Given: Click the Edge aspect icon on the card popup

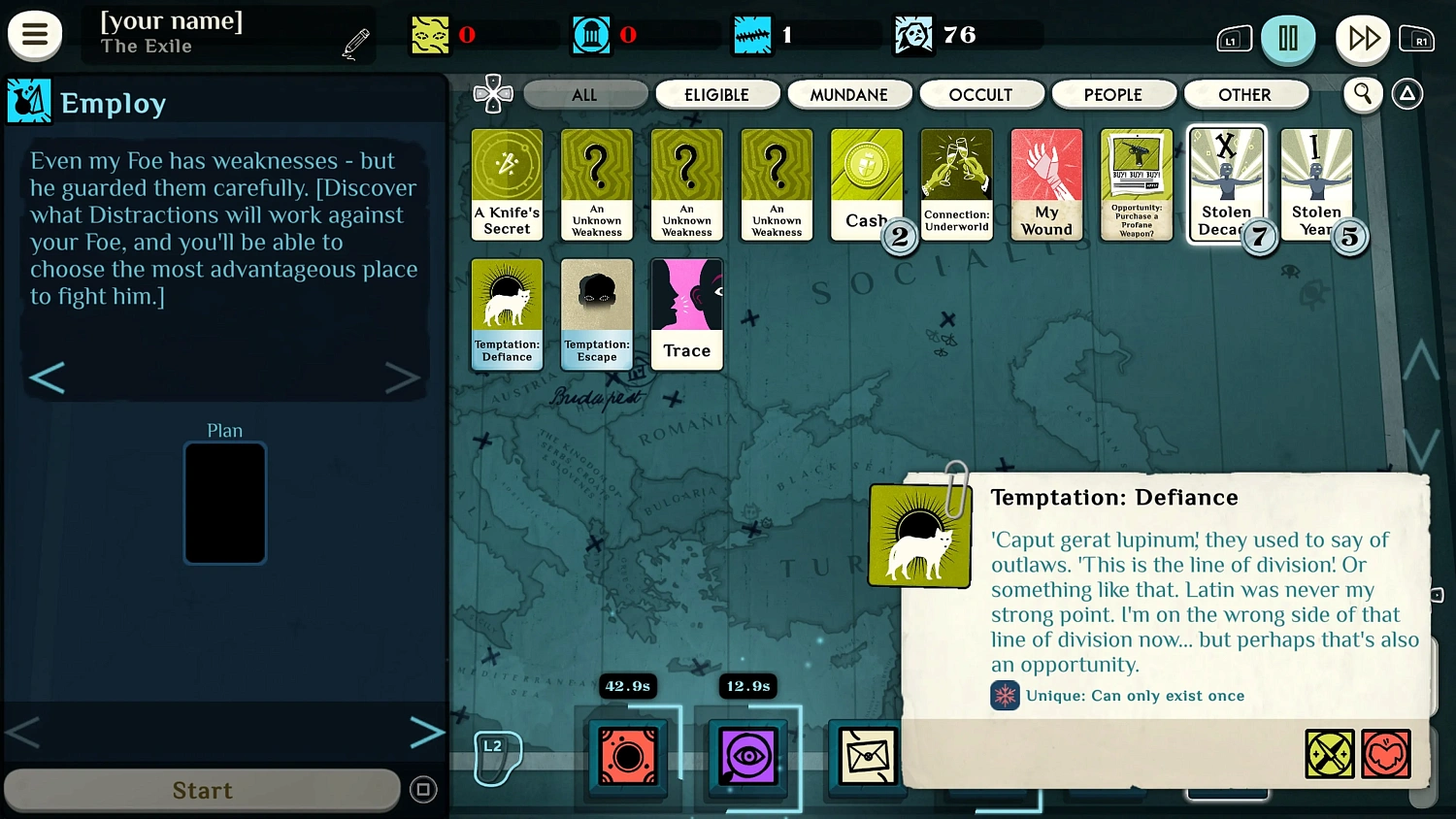Looking at the screenshot, I should [x=1330, y=754].
